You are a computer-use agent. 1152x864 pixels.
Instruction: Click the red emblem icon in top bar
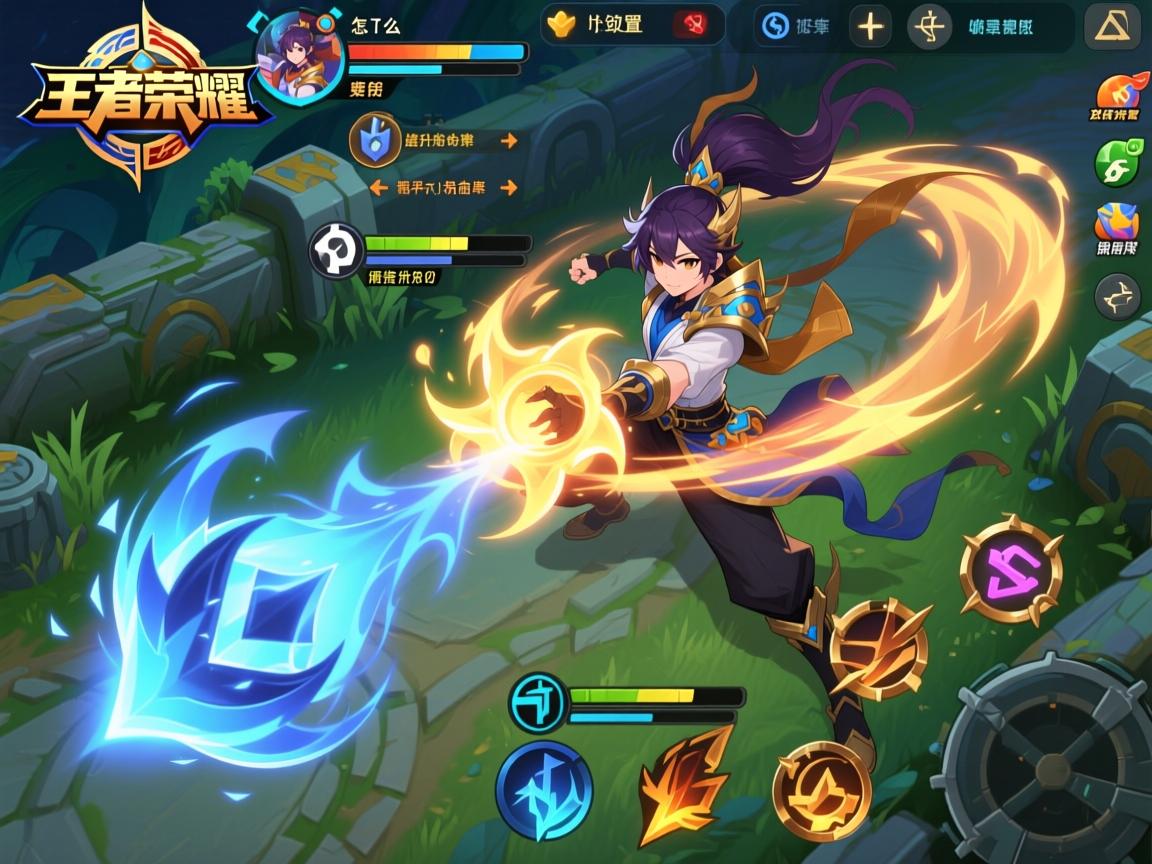click(690, 24)
